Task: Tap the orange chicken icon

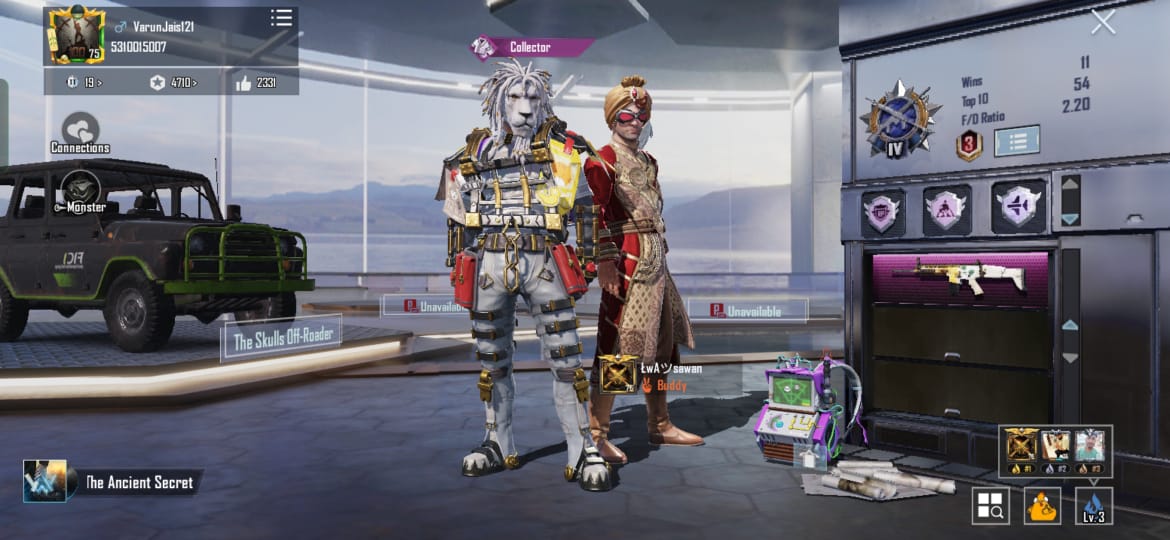Action: 1042,506
